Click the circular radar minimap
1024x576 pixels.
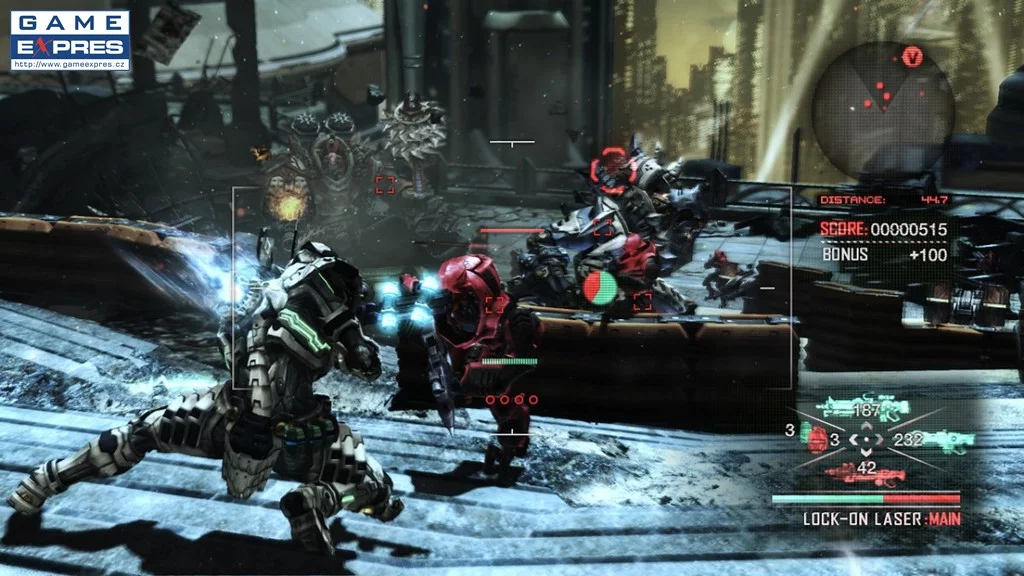click(x=881, y=106)
